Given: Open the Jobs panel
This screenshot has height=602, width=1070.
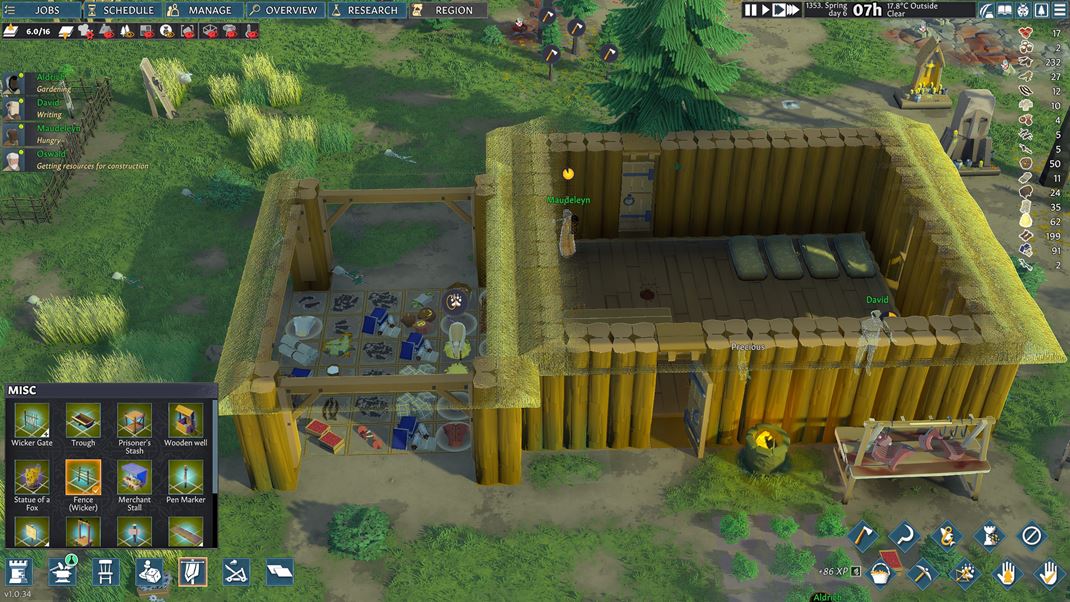Looking at the screenshot, I should click(41, 10).
